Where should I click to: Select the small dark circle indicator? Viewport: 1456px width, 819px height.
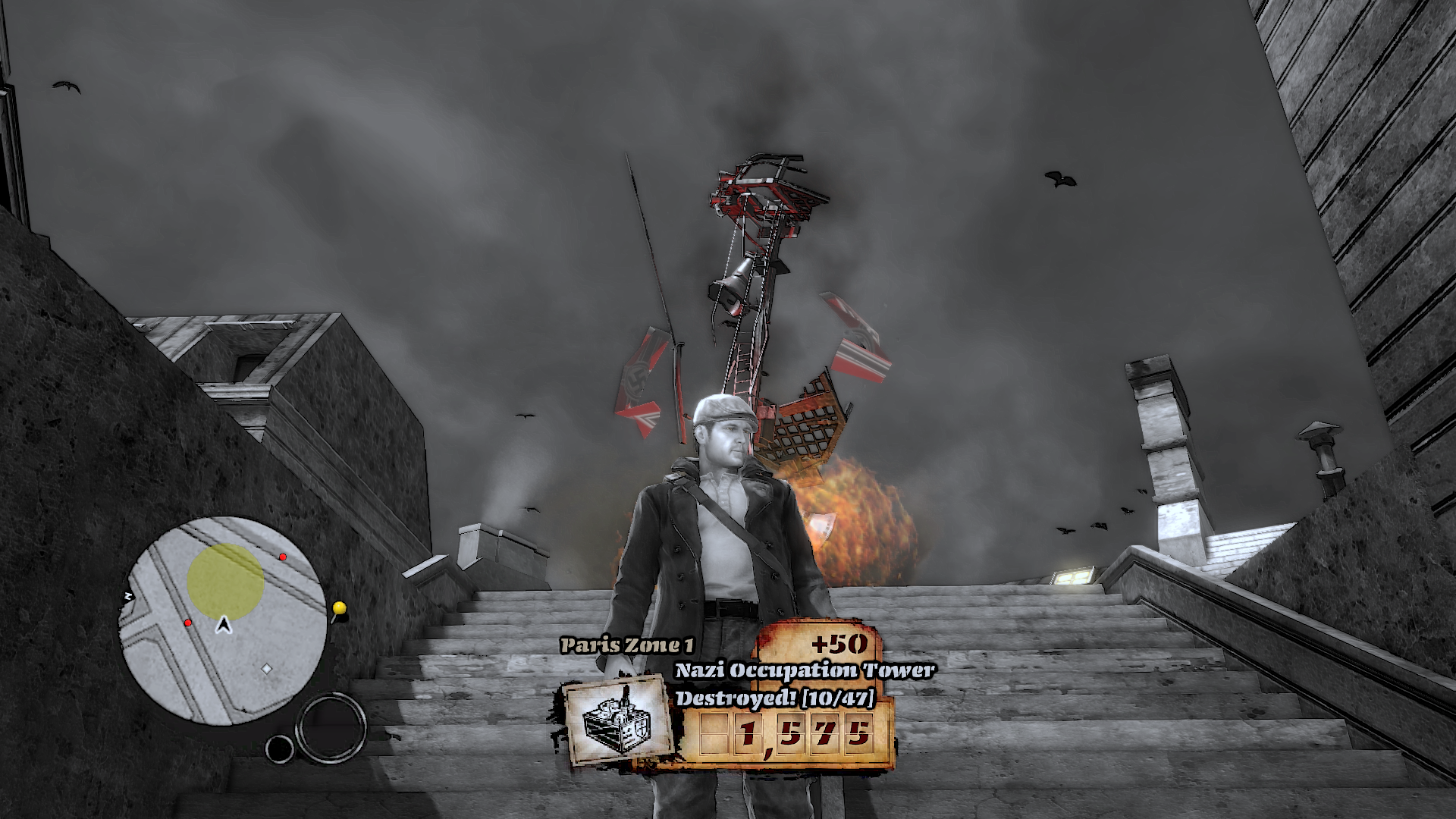click(280, 748)
